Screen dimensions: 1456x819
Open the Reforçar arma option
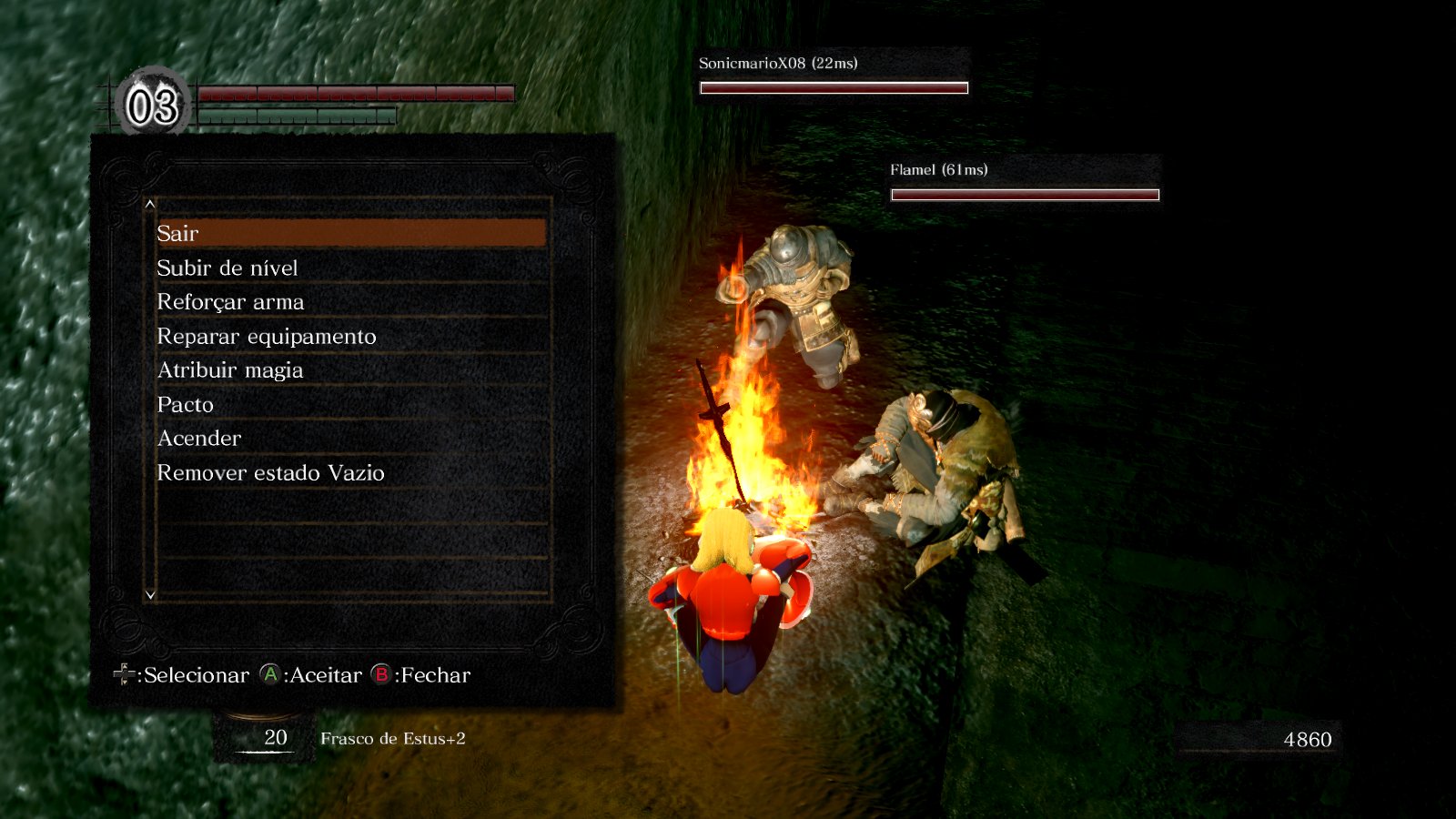click(x=350, y=301)
